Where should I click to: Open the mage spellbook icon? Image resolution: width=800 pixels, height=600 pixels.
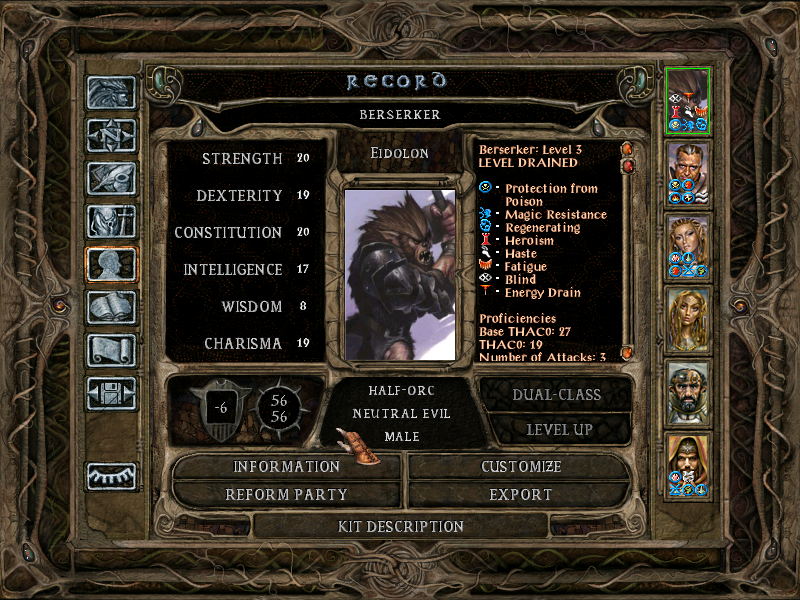(x=111, y=307)
